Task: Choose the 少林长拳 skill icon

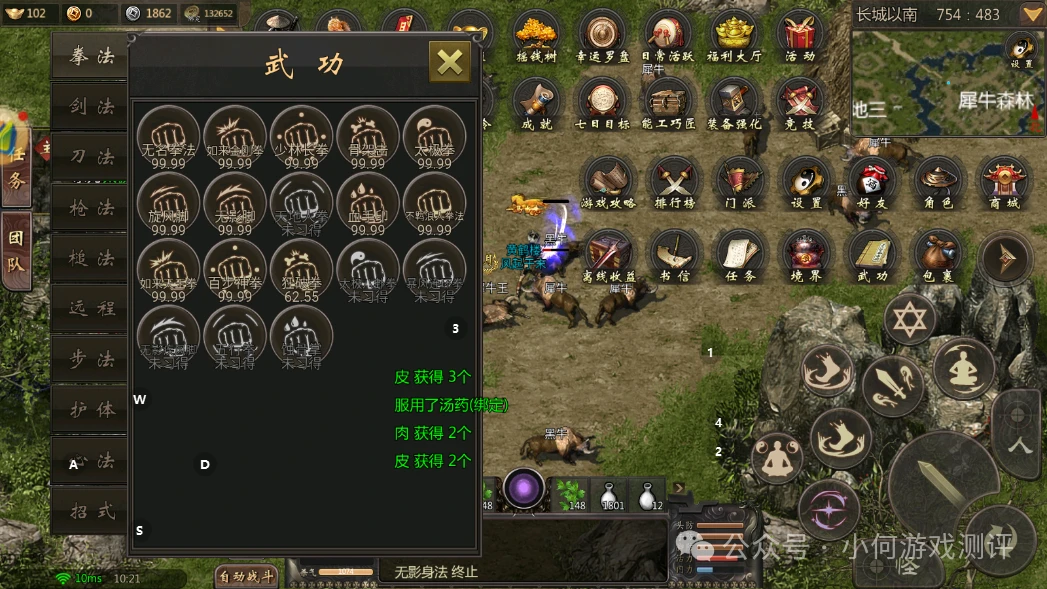Action: click(x=301, y=137)
